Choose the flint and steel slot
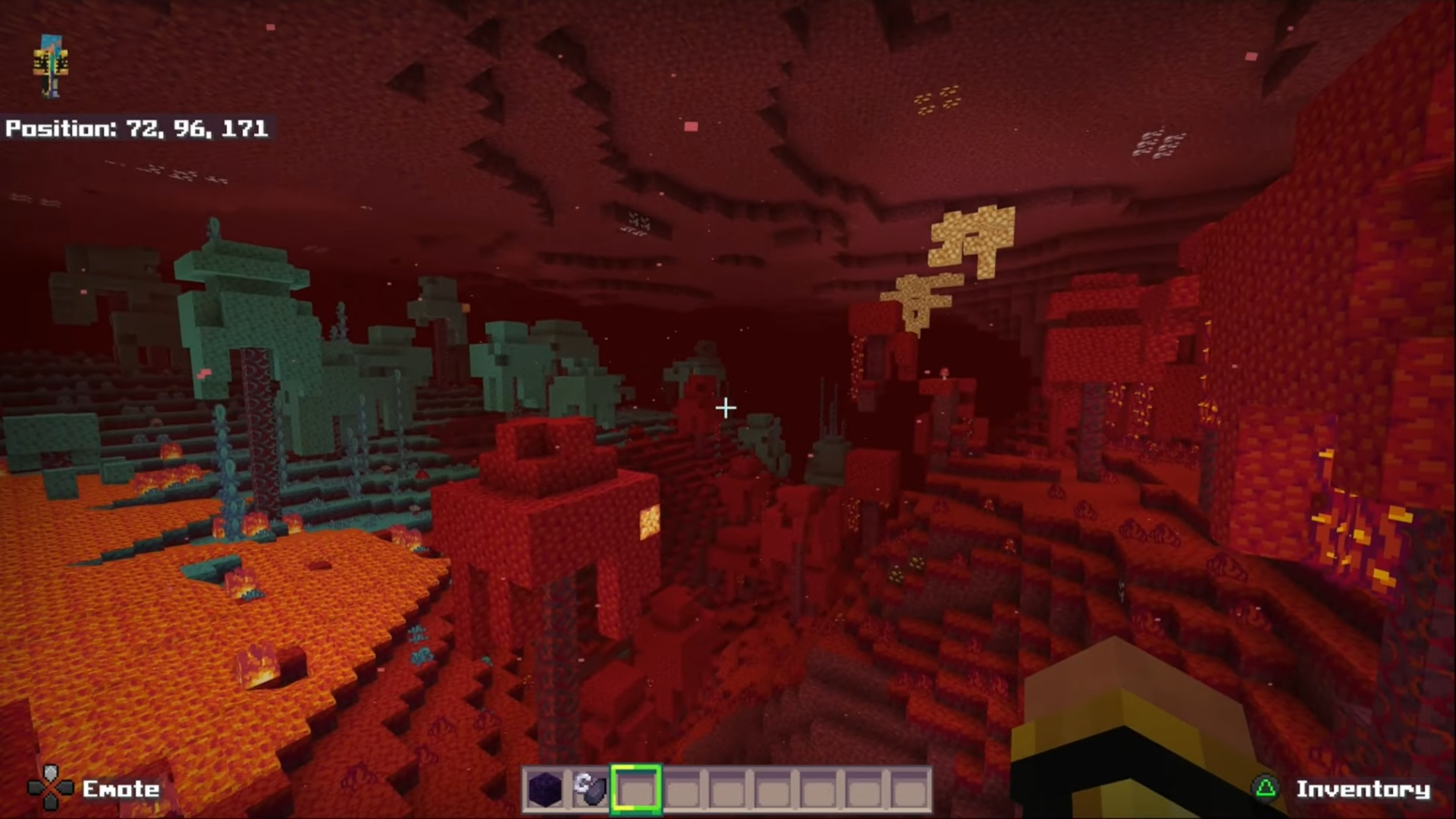This screenshot has height=819, width=1456. tap(590, 789)
